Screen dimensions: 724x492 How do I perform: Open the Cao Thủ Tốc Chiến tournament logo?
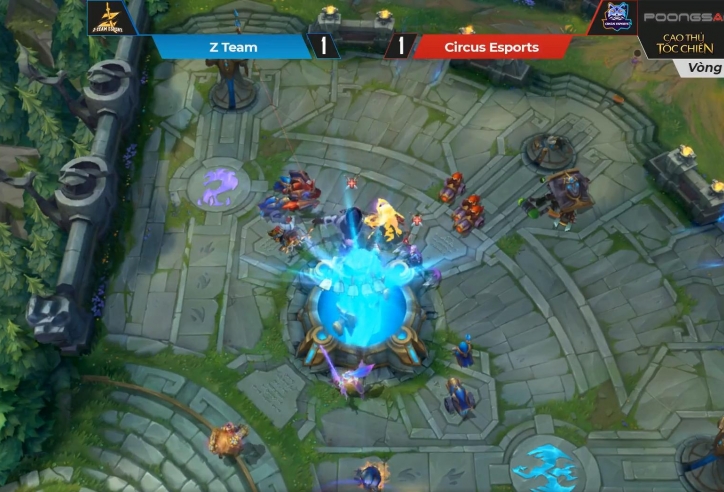point(682,45)
